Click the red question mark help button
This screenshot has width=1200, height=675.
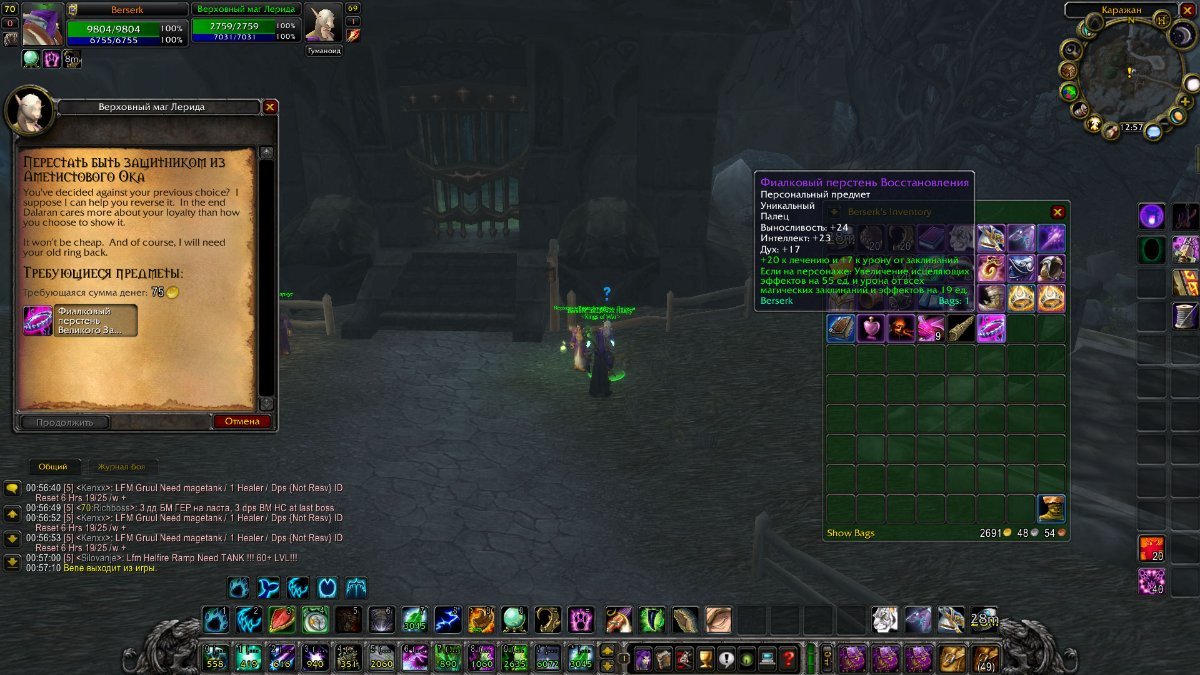point(789,659)
